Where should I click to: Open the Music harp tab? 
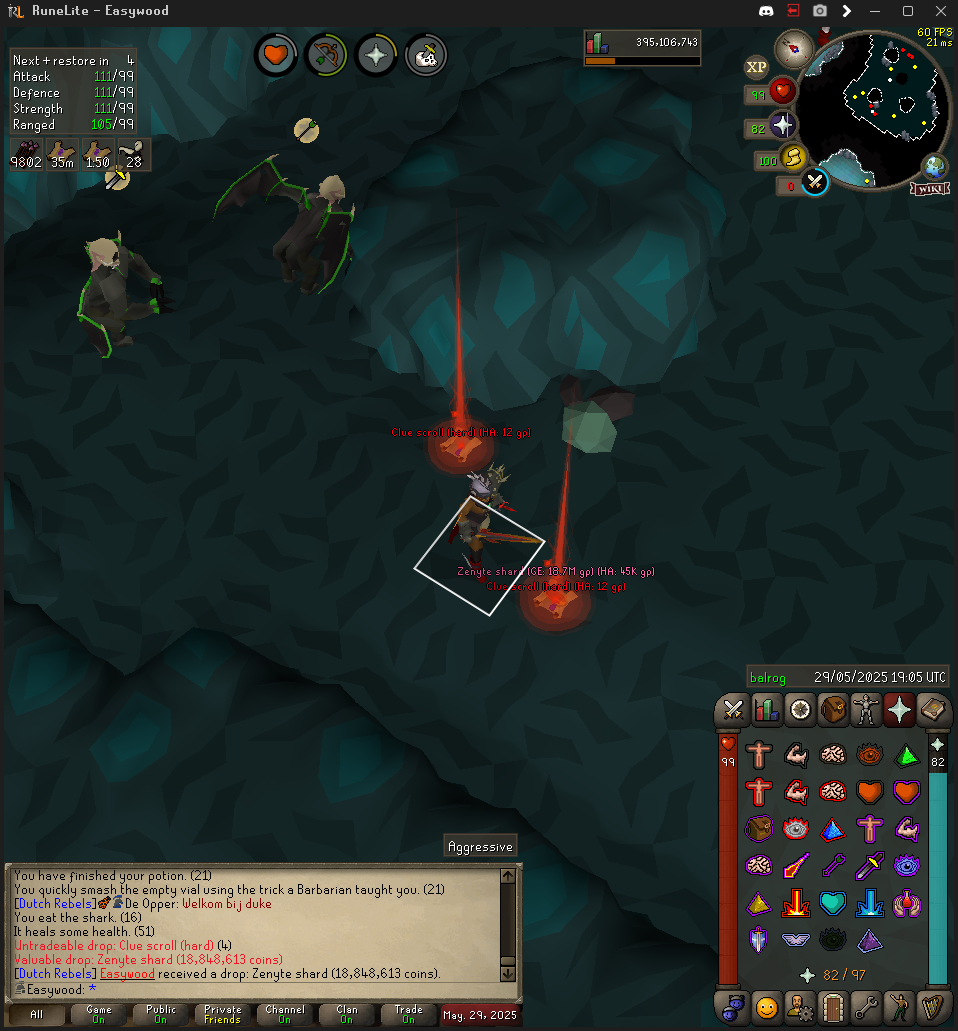point(931,1006)
